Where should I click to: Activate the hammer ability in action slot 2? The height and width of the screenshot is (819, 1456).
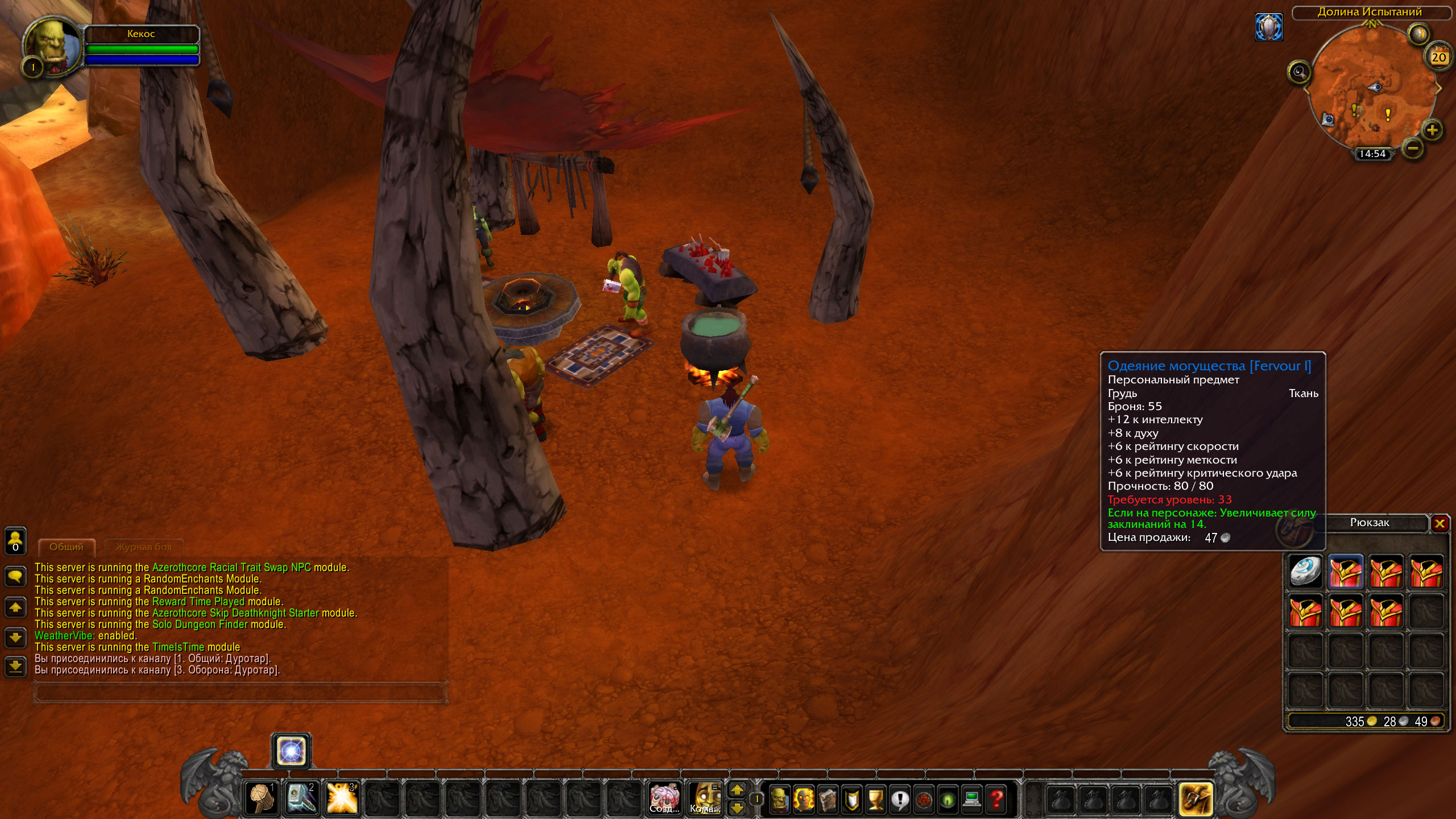[301, 798]
